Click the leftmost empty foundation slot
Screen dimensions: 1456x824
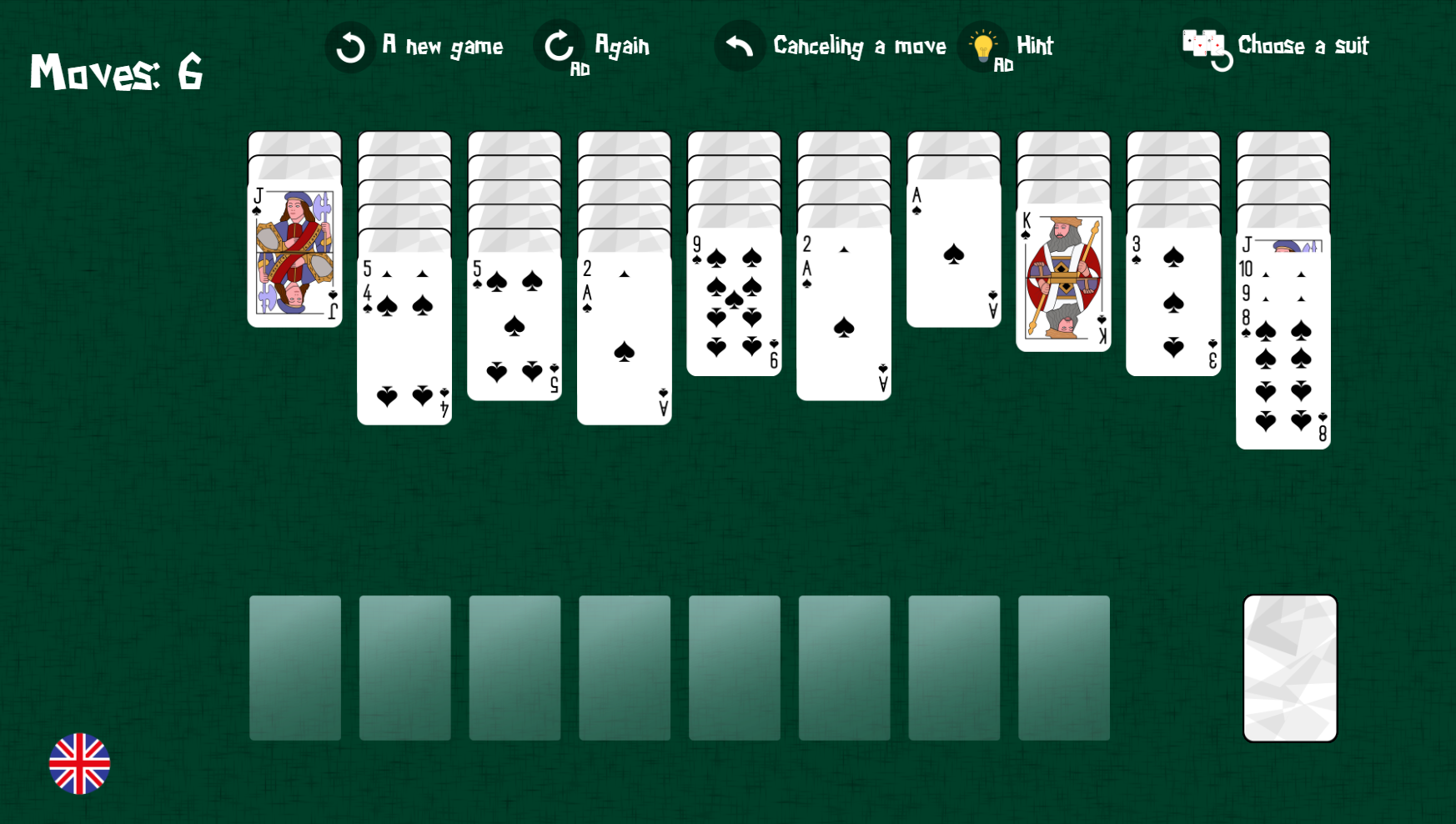(294, 667)
